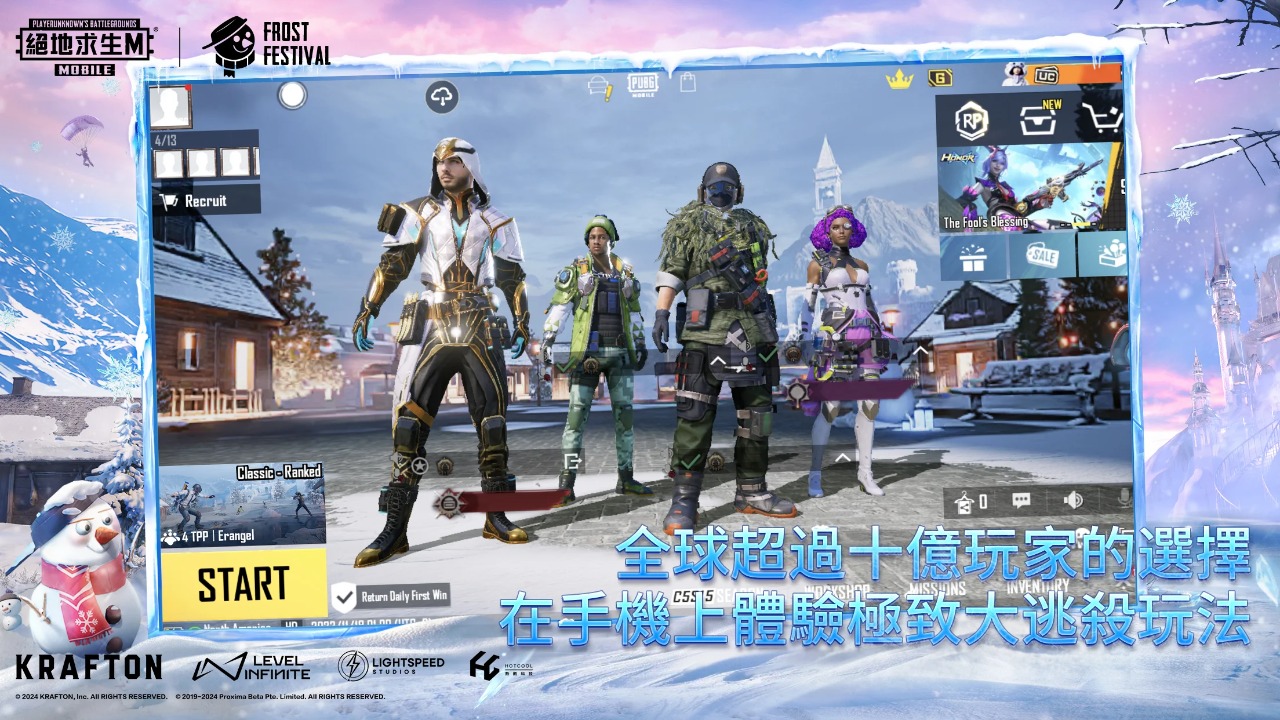View The Fool's Blessing banner
The width and height of the screenshot is (1280, 720).
click(x=1030, y=187)
